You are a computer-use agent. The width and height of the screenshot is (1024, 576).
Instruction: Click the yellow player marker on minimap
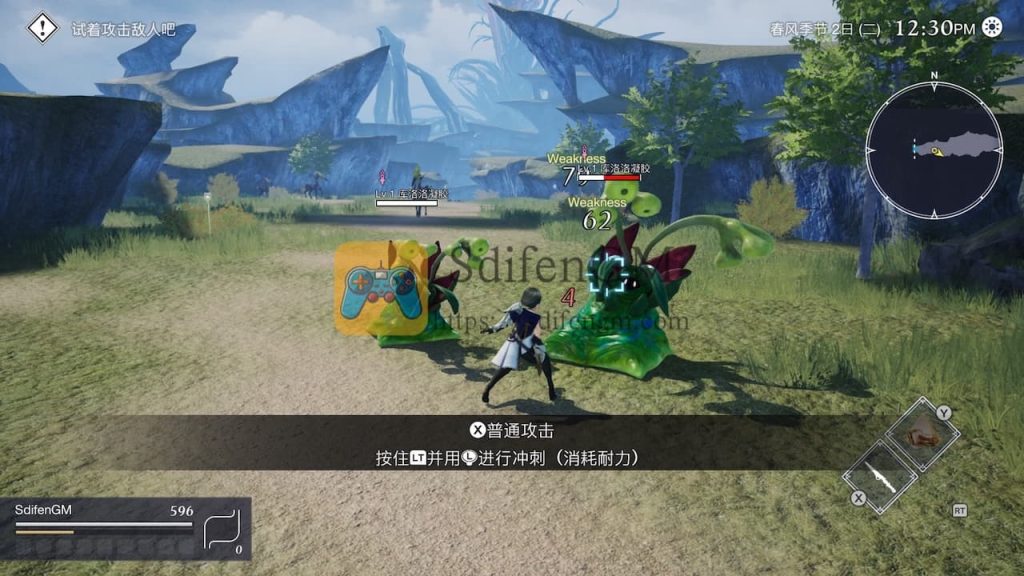937,152
